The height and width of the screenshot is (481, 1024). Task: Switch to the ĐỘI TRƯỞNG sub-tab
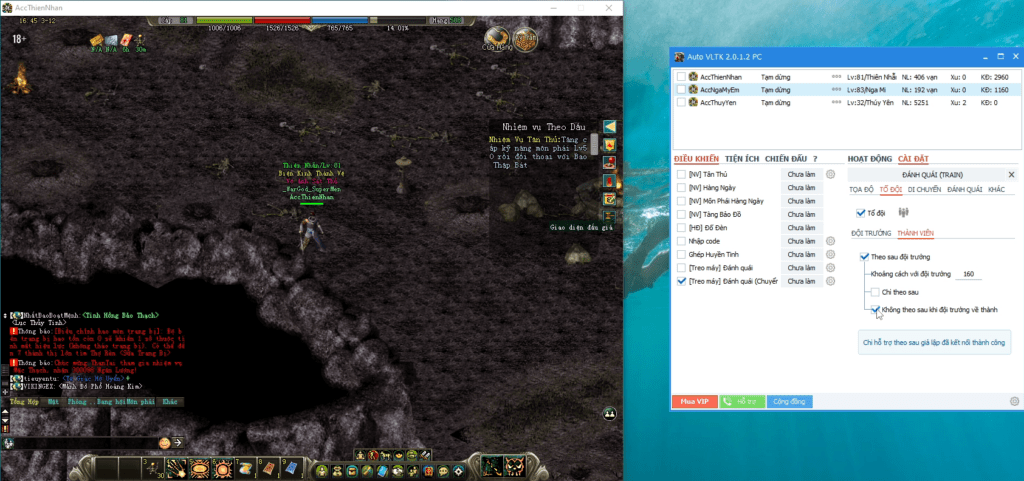tap(870, 233)
